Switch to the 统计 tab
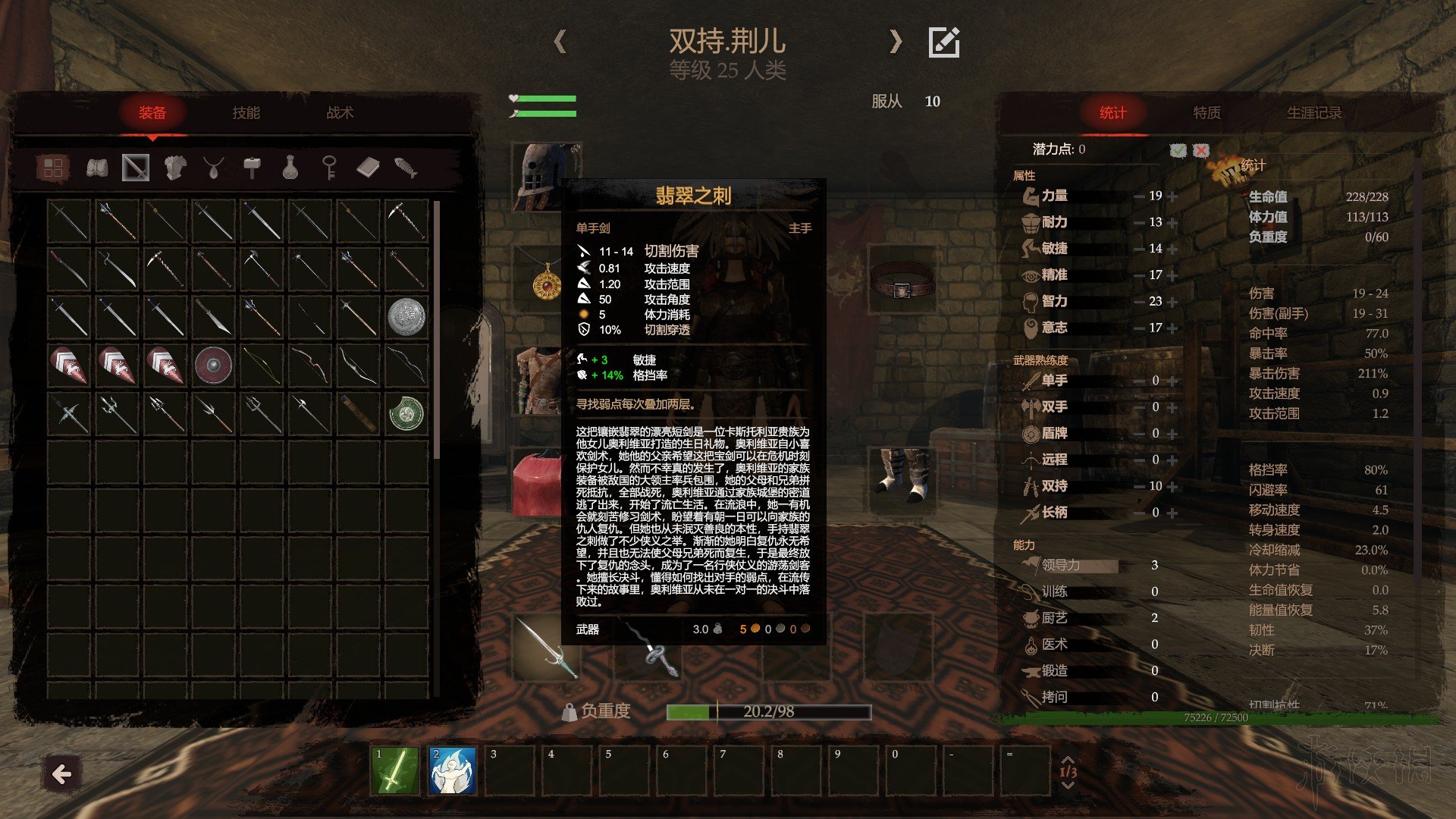The image size is (1456, 819). coord(1112,113)
